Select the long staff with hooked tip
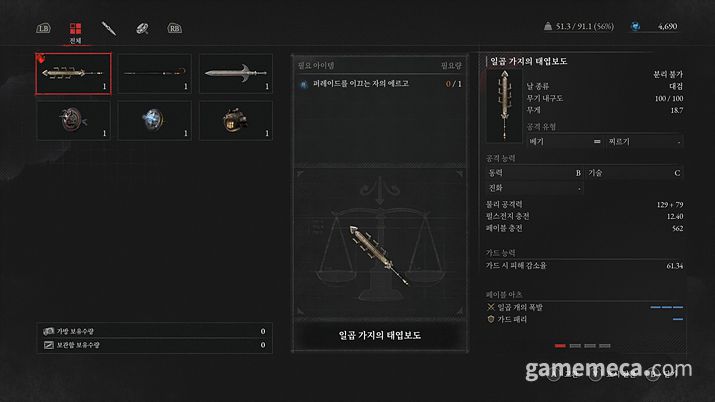715x402 pixels. [154, 73]
